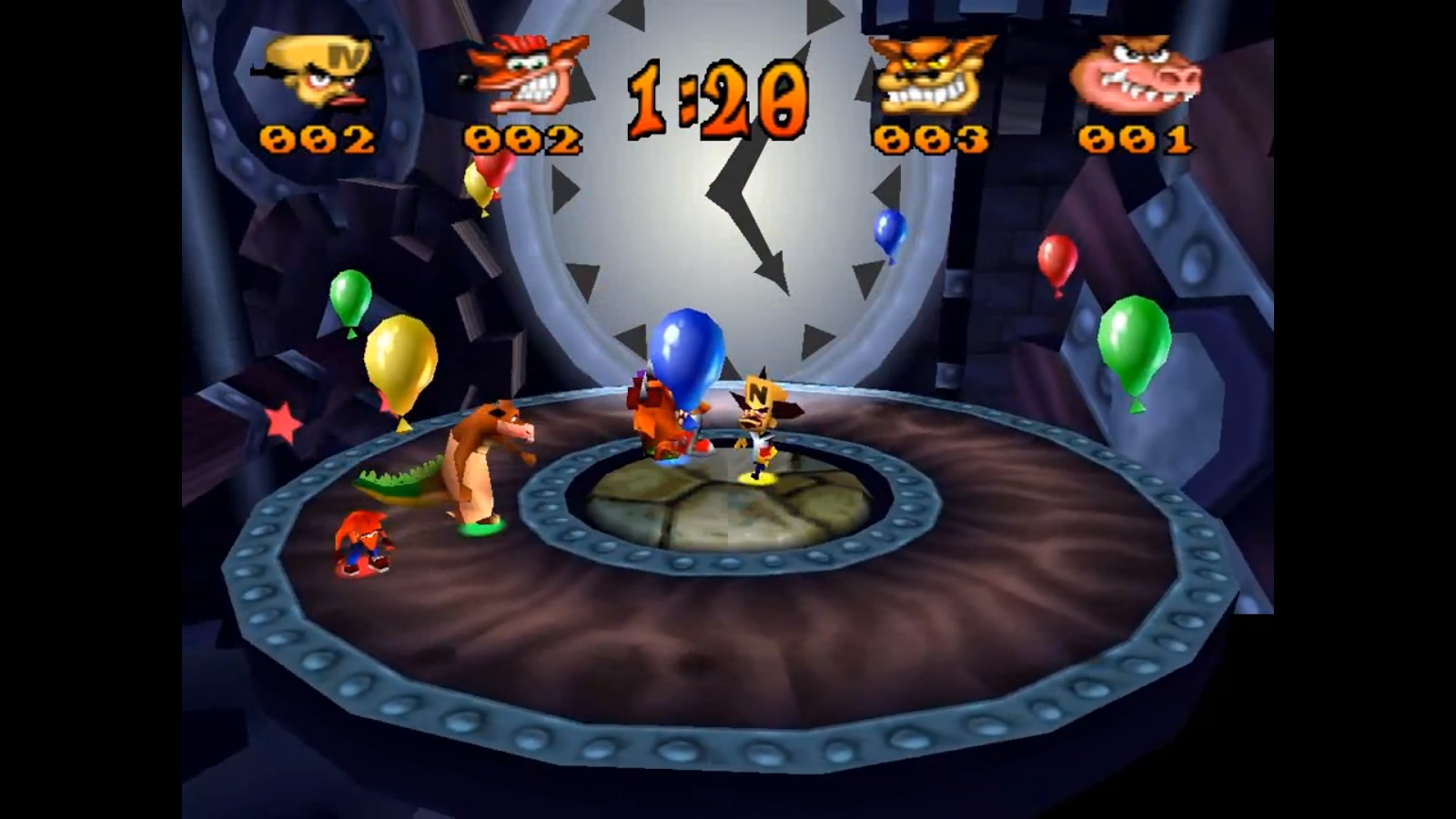The height and width of the screenshot is (819, 1456).
Task: Click the red star on the left wall
Action: click(x=282, y=420)
